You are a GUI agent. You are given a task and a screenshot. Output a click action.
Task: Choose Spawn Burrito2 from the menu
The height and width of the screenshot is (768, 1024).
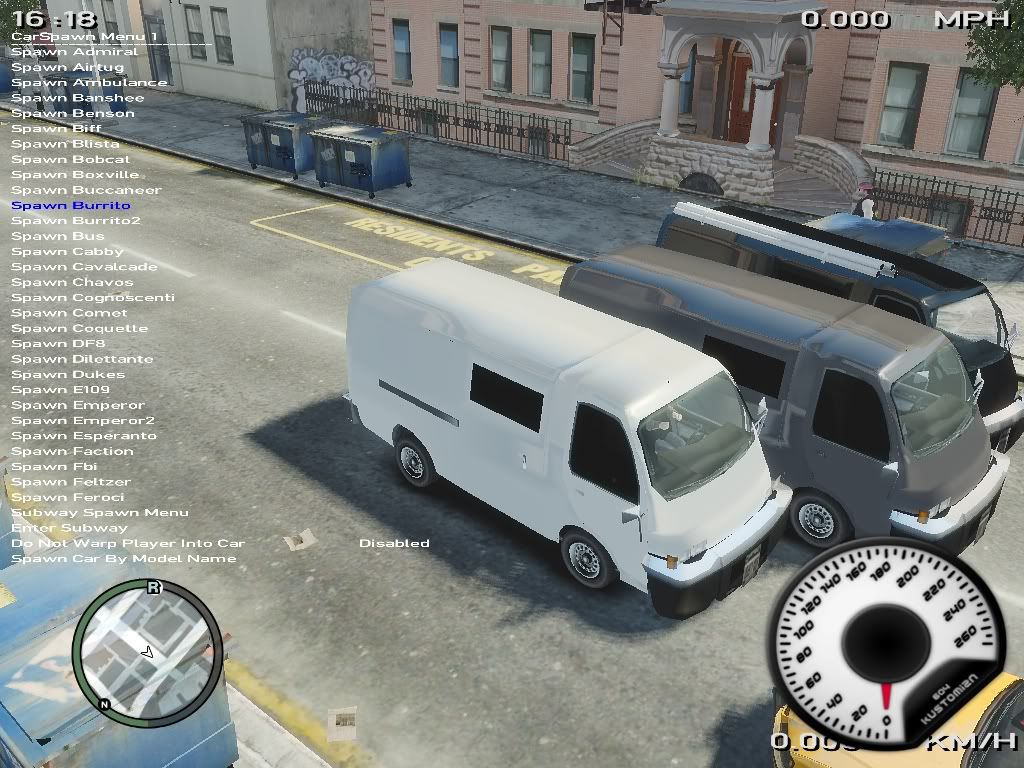click(75, 221)
